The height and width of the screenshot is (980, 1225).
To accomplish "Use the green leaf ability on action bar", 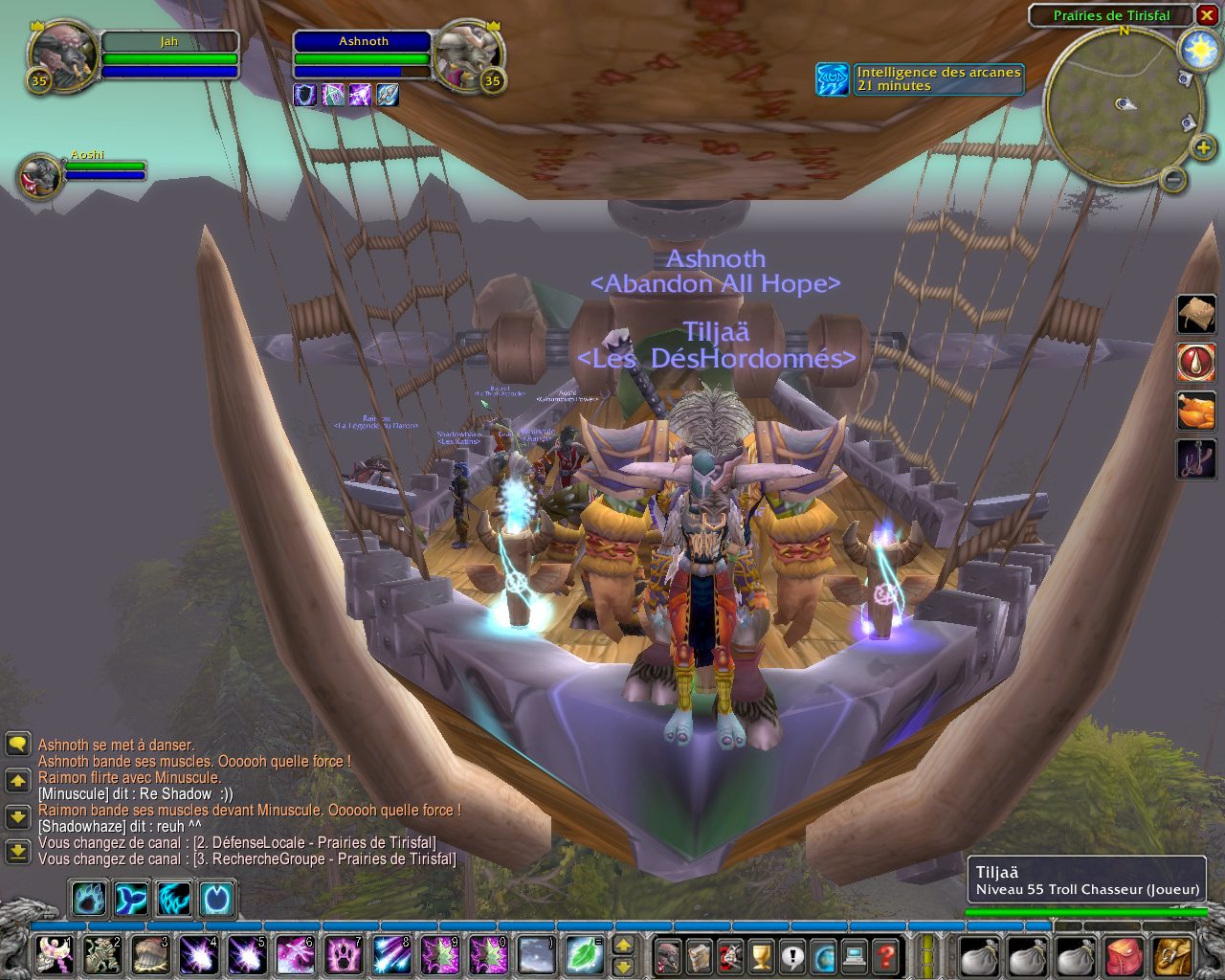I will (x=582, y=955).
